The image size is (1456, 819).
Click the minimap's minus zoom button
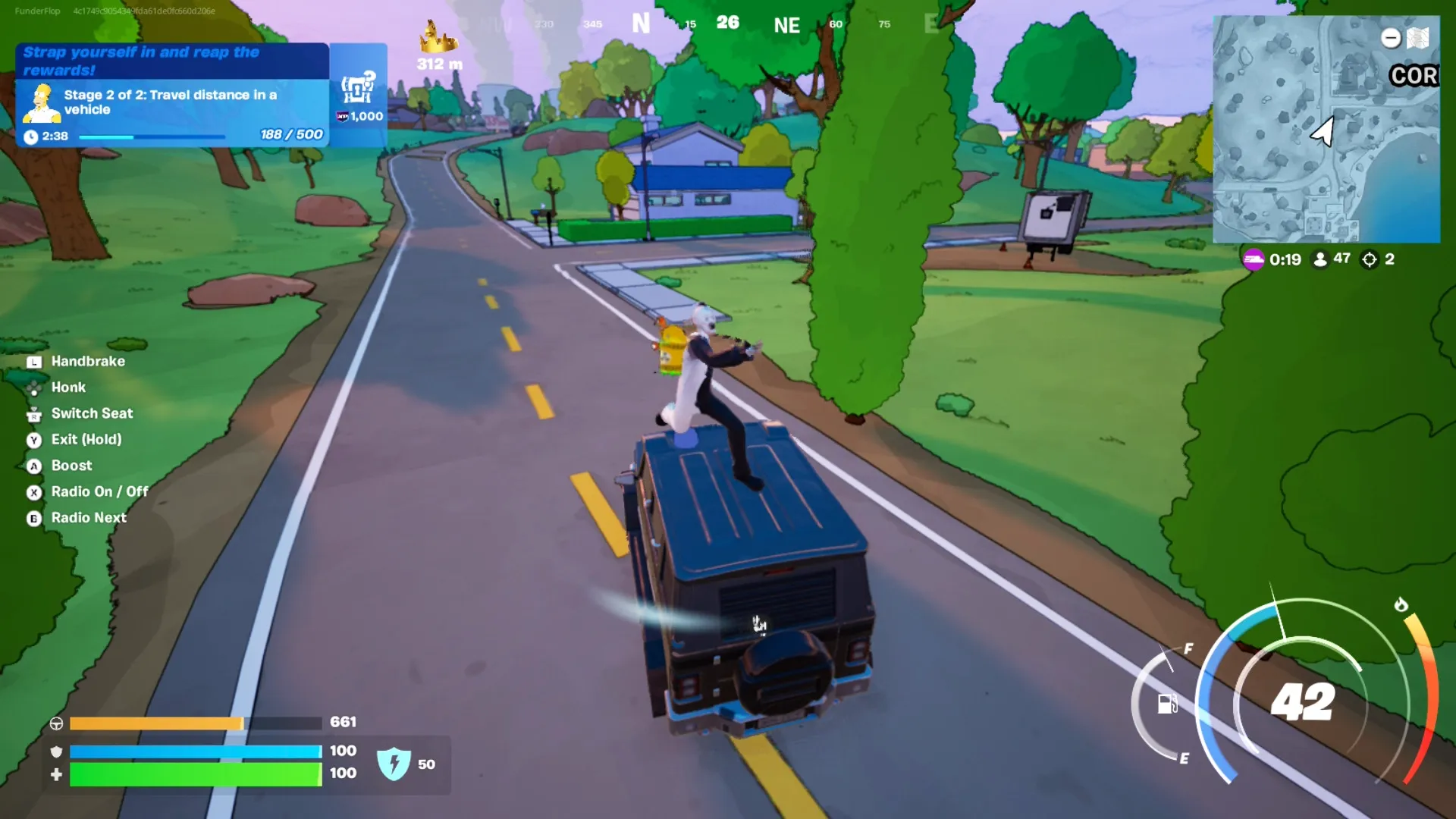click(x=1390, y=38)
